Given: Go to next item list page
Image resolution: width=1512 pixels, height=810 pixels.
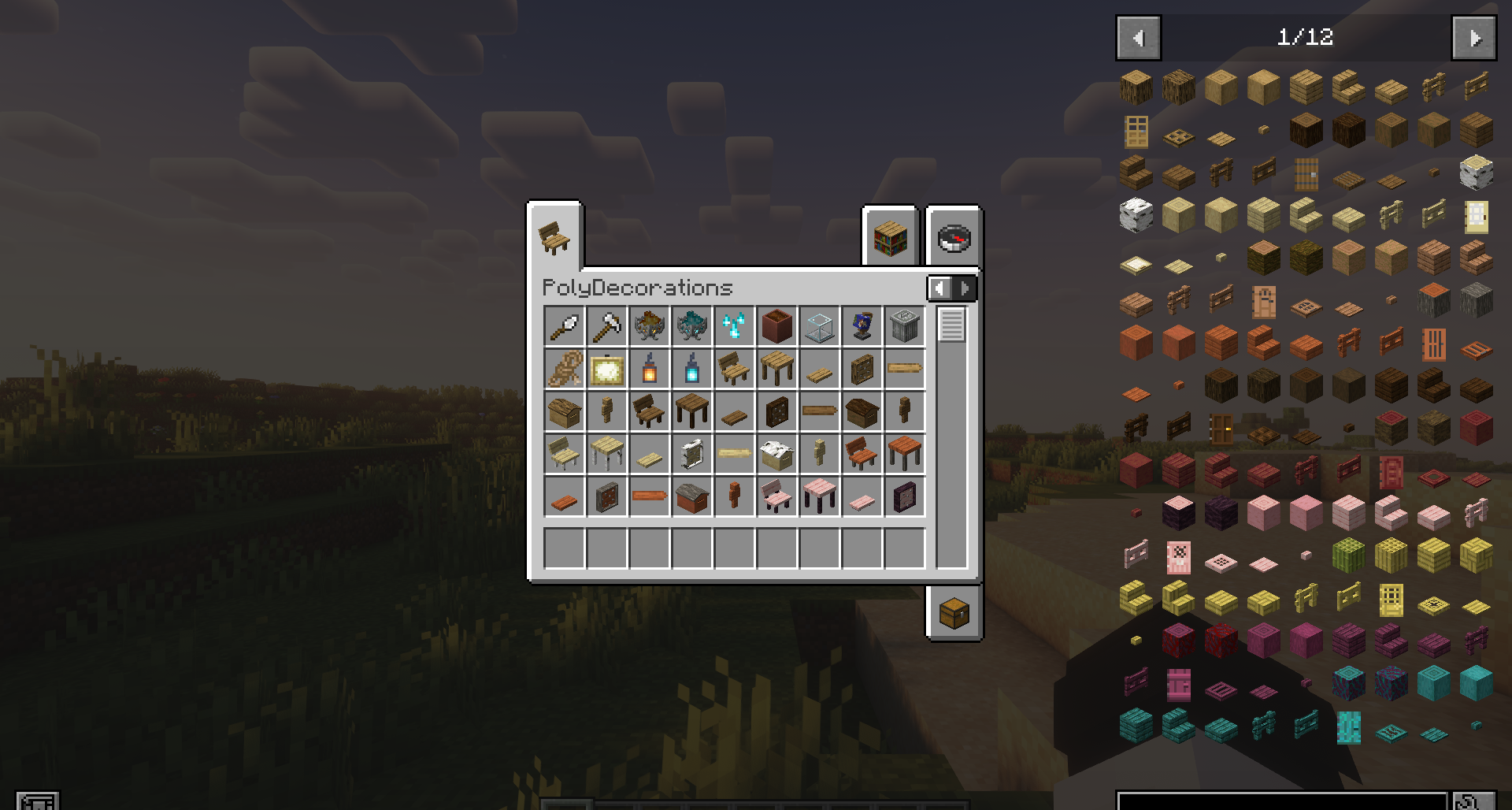Looking at the screenshot, I should coord(1473,38).
